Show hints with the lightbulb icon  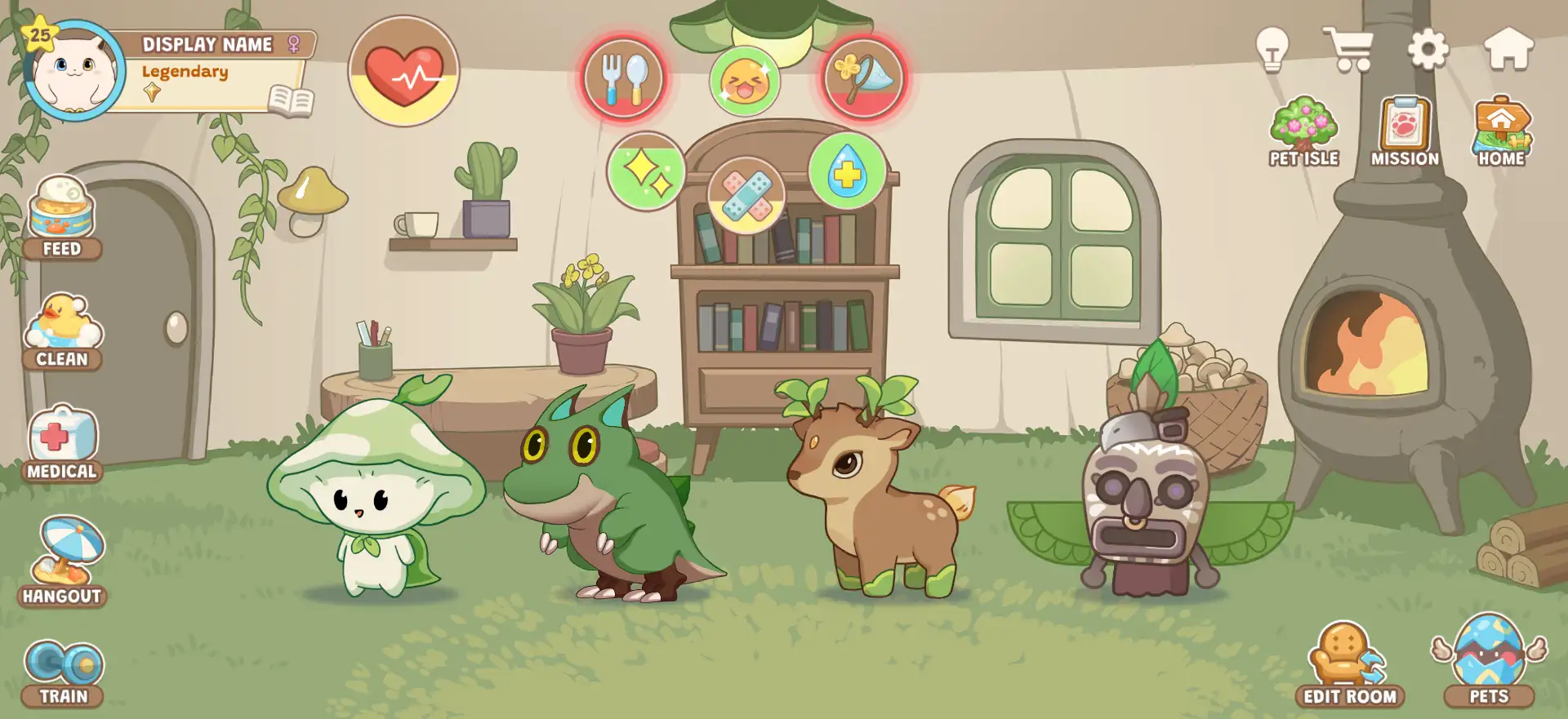(x=1272, y=50)
